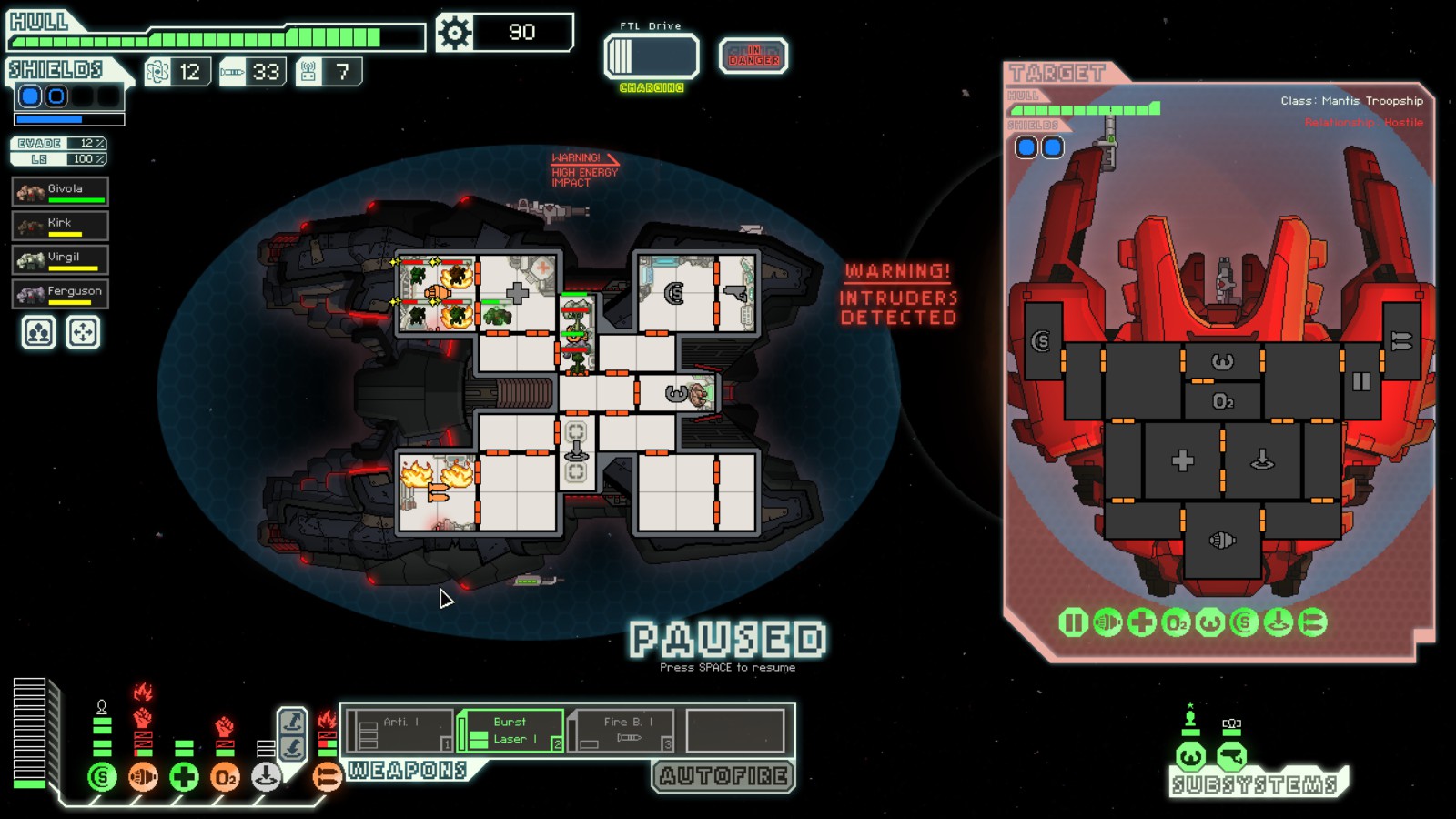Image resolution: width=1456 pixels, height=819 pixels.
Task: Save current crew positions
Action: [38, 333]
